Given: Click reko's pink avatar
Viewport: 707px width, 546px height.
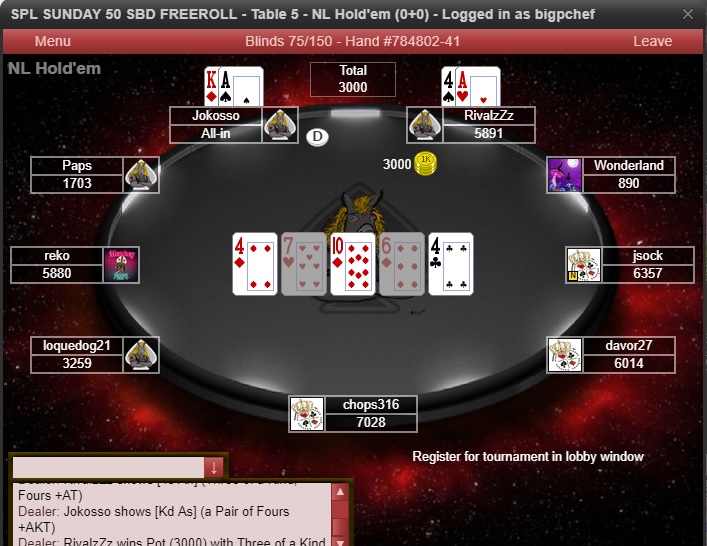Looking at the screenshot, I should pyautogui.click(x=122, y=265).
